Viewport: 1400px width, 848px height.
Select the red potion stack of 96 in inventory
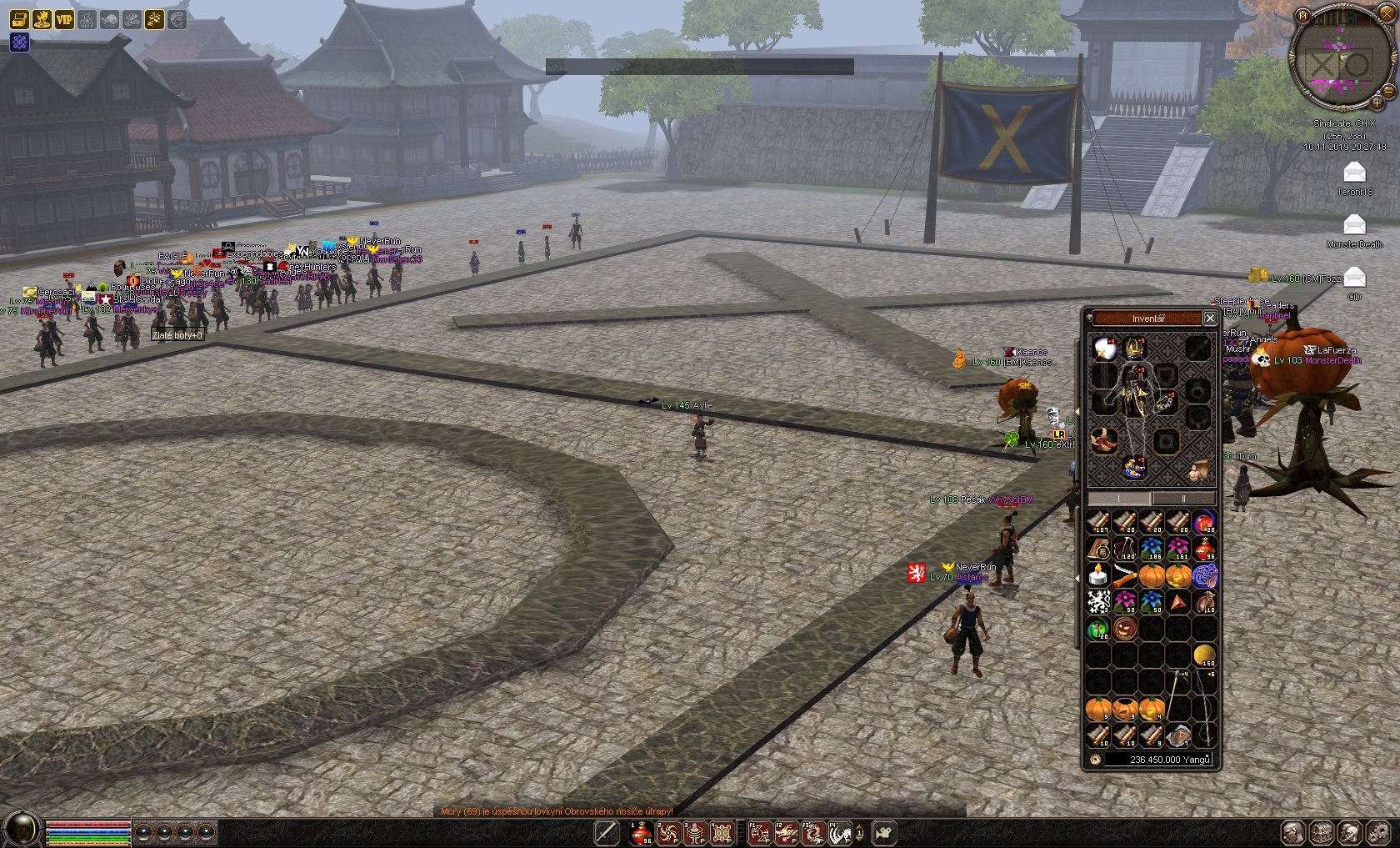1205,549
